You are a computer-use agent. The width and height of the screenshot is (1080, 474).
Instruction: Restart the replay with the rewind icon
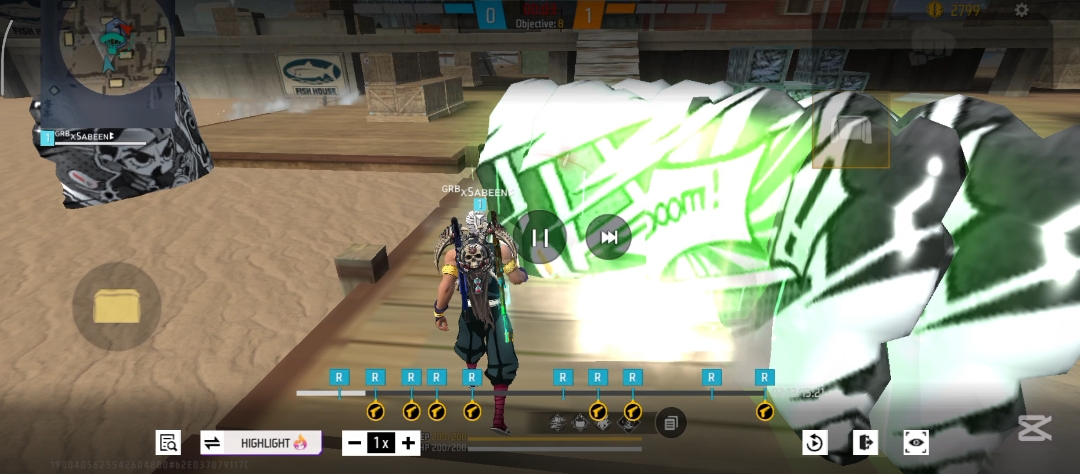click(815, 442)
